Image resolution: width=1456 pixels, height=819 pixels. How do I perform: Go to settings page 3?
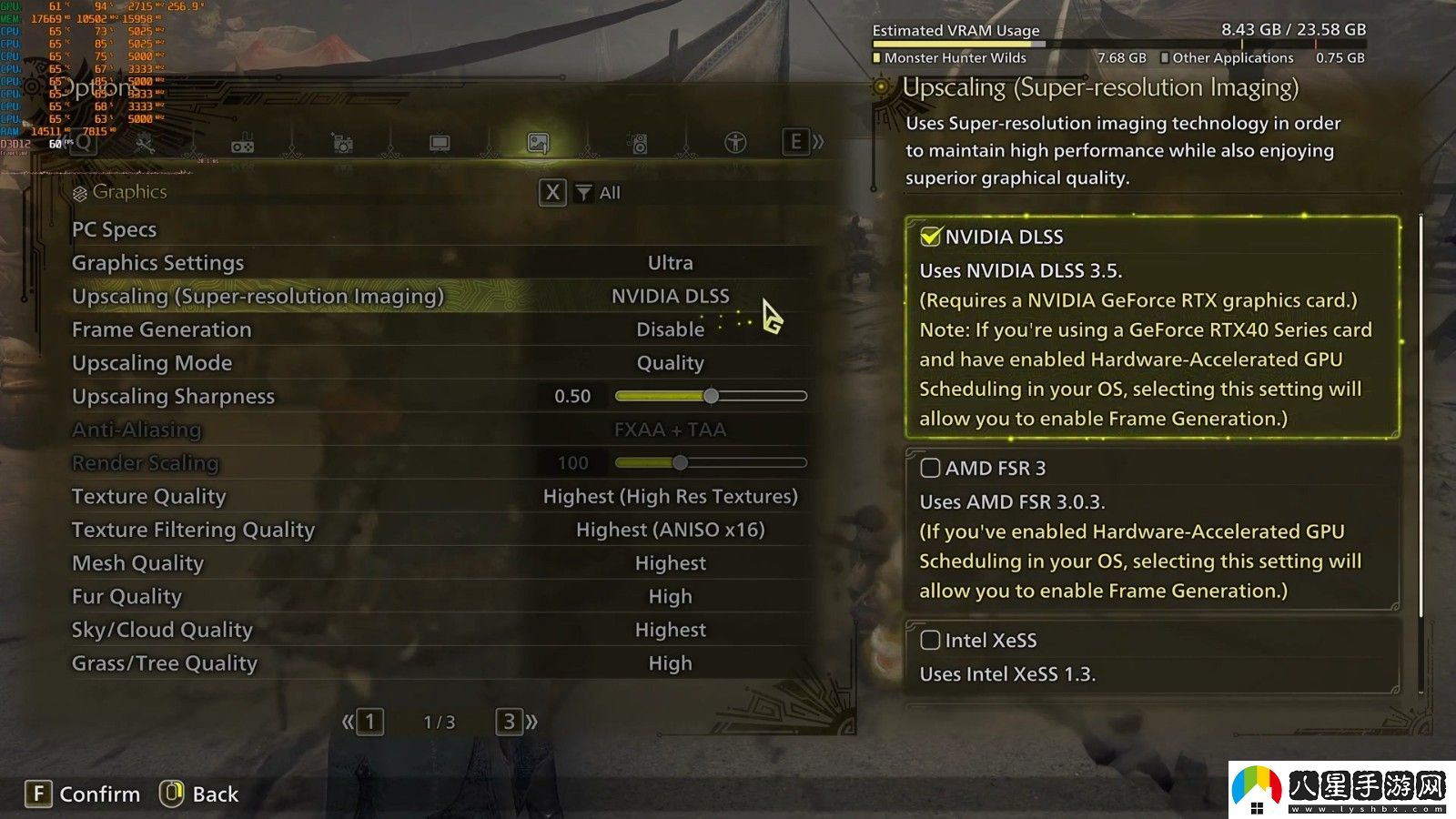coord(510,722)
